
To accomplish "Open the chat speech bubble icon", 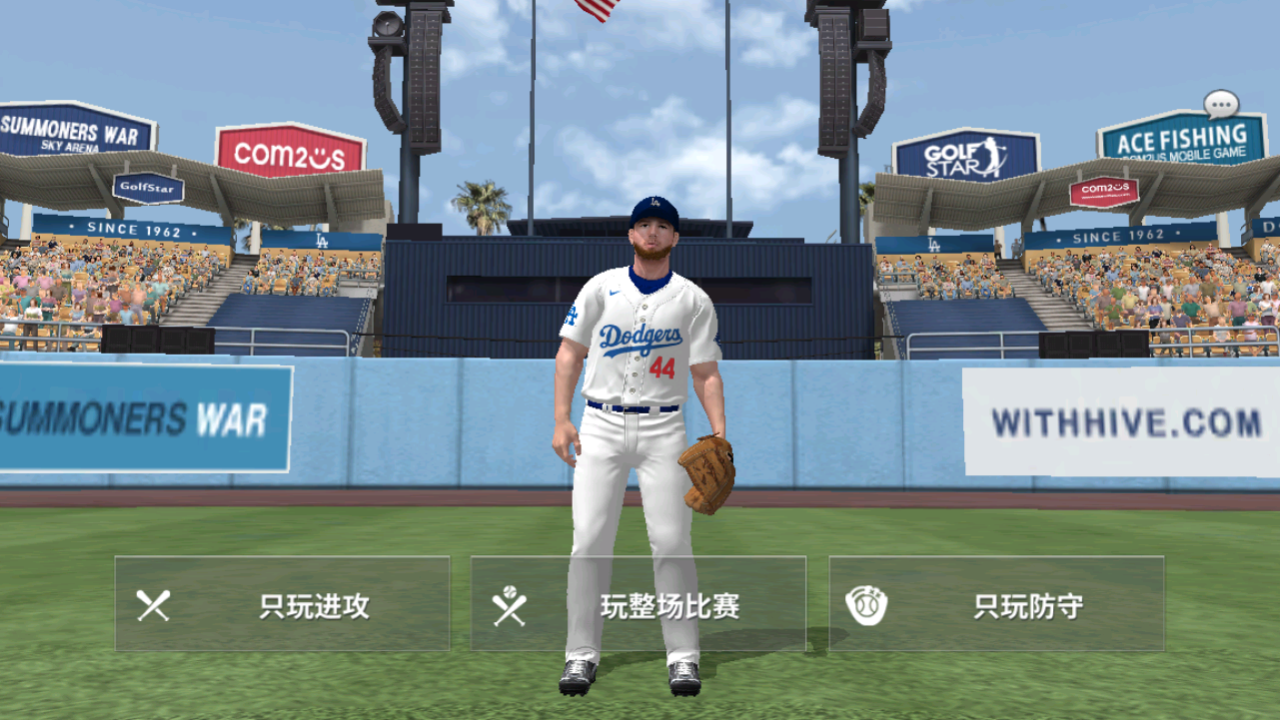I will click(1221, 103).
